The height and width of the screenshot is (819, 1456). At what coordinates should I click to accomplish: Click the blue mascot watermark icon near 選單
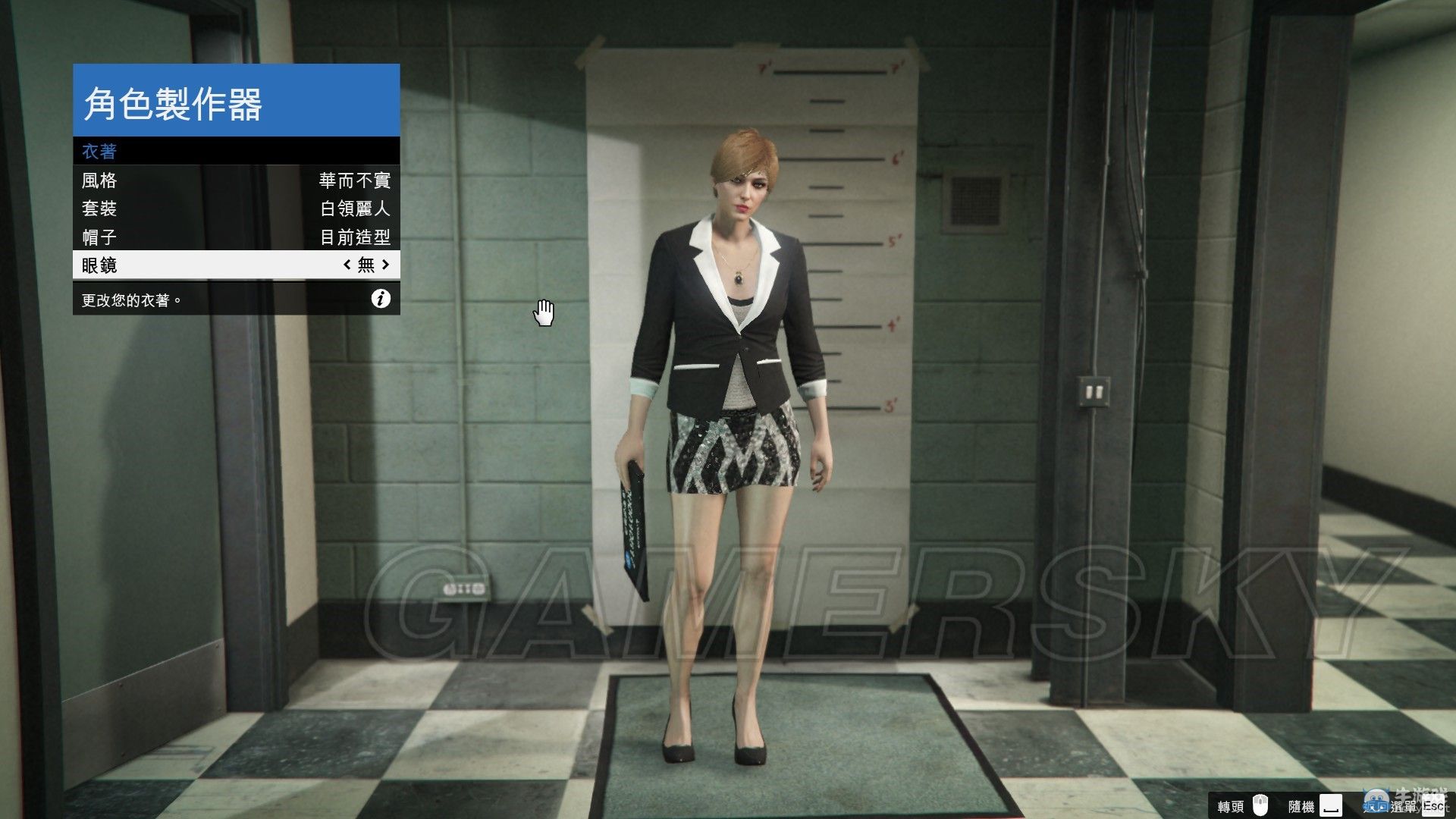point(1376,802)
